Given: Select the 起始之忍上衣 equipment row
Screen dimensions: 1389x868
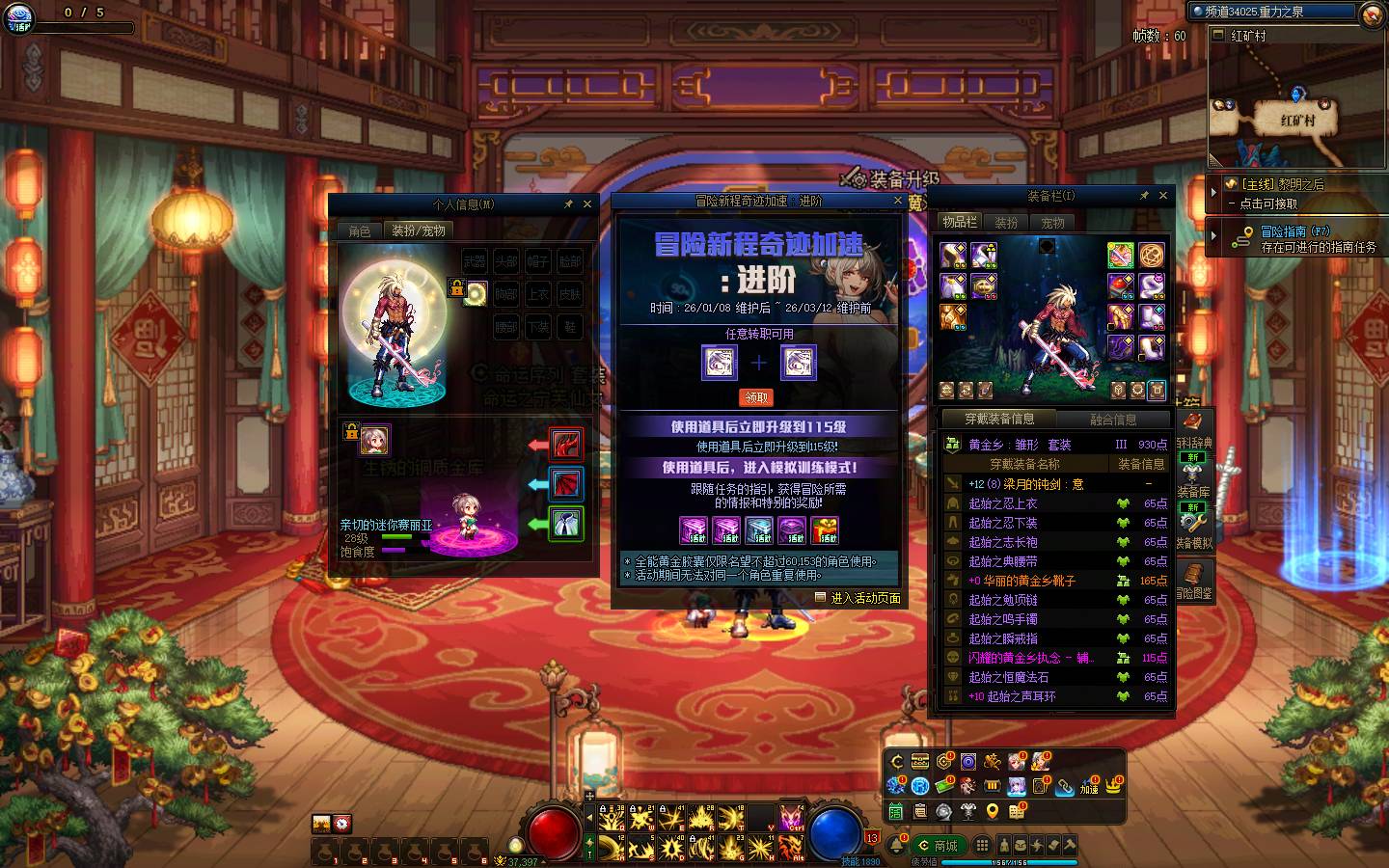Looking at the screenshot, I should click(x=1003, y=503).
